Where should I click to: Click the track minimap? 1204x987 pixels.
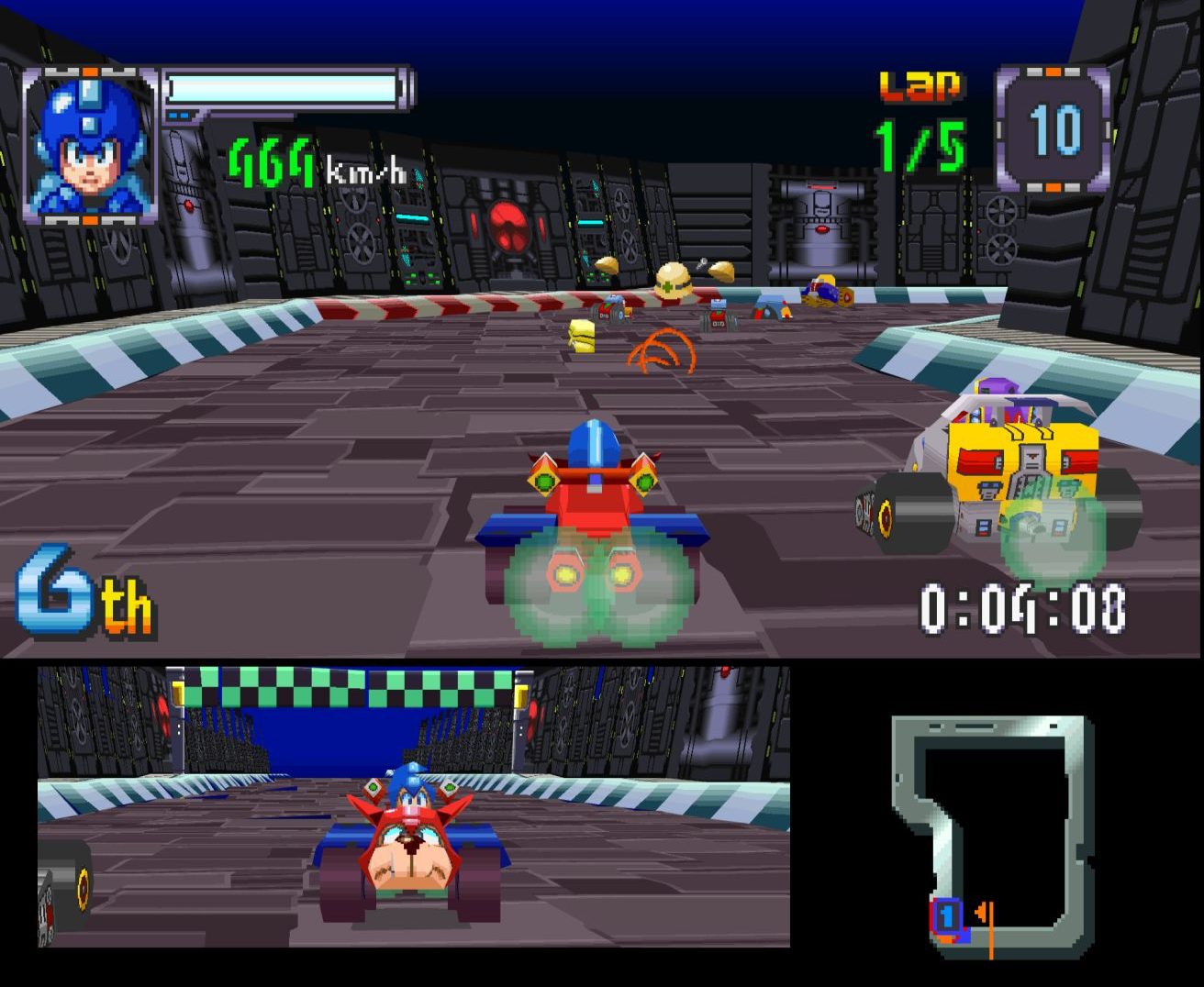pos(993,836)
